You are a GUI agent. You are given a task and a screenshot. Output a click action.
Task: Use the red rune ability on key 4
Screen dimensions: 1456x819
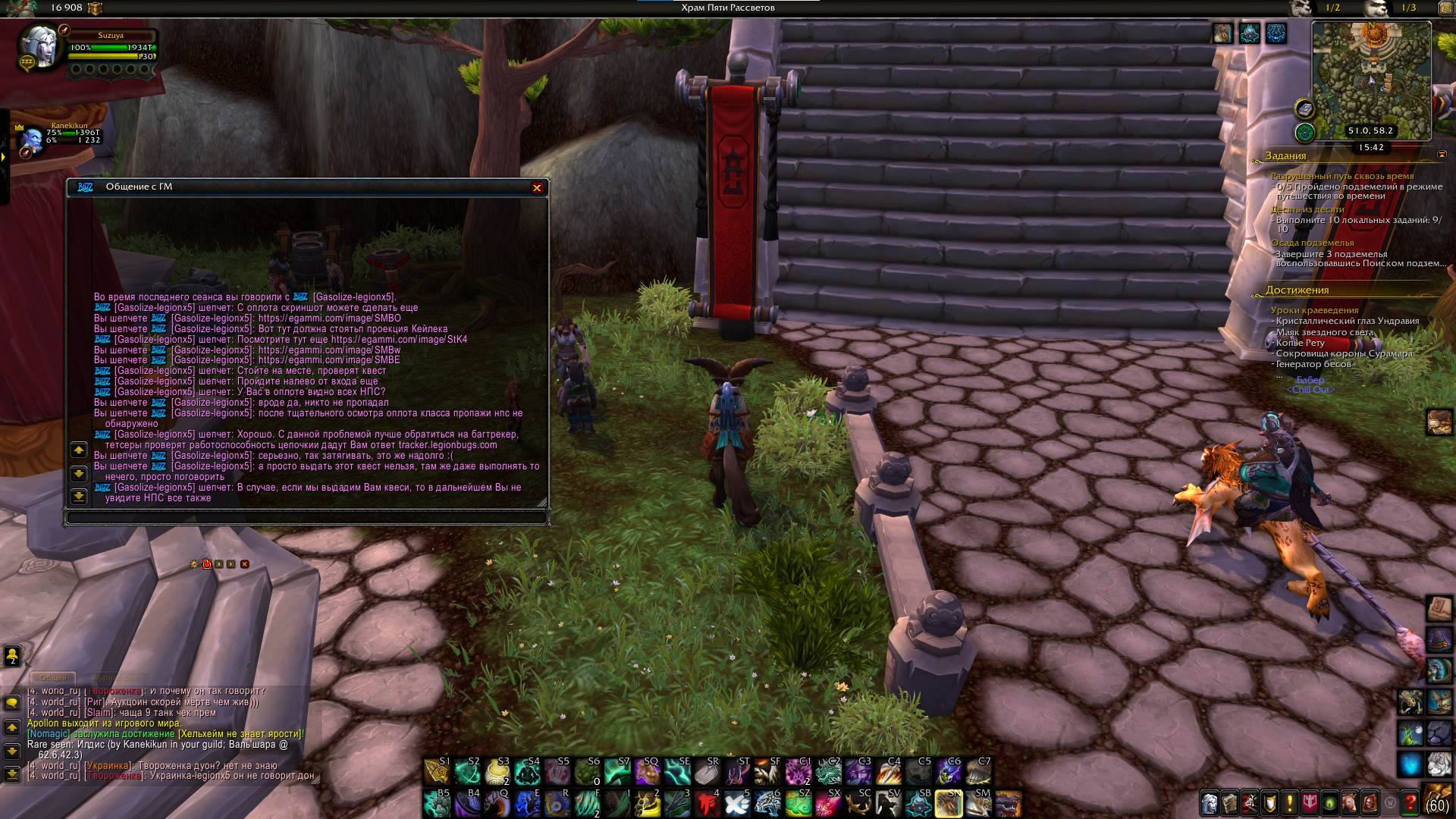(x=708, y=803)
